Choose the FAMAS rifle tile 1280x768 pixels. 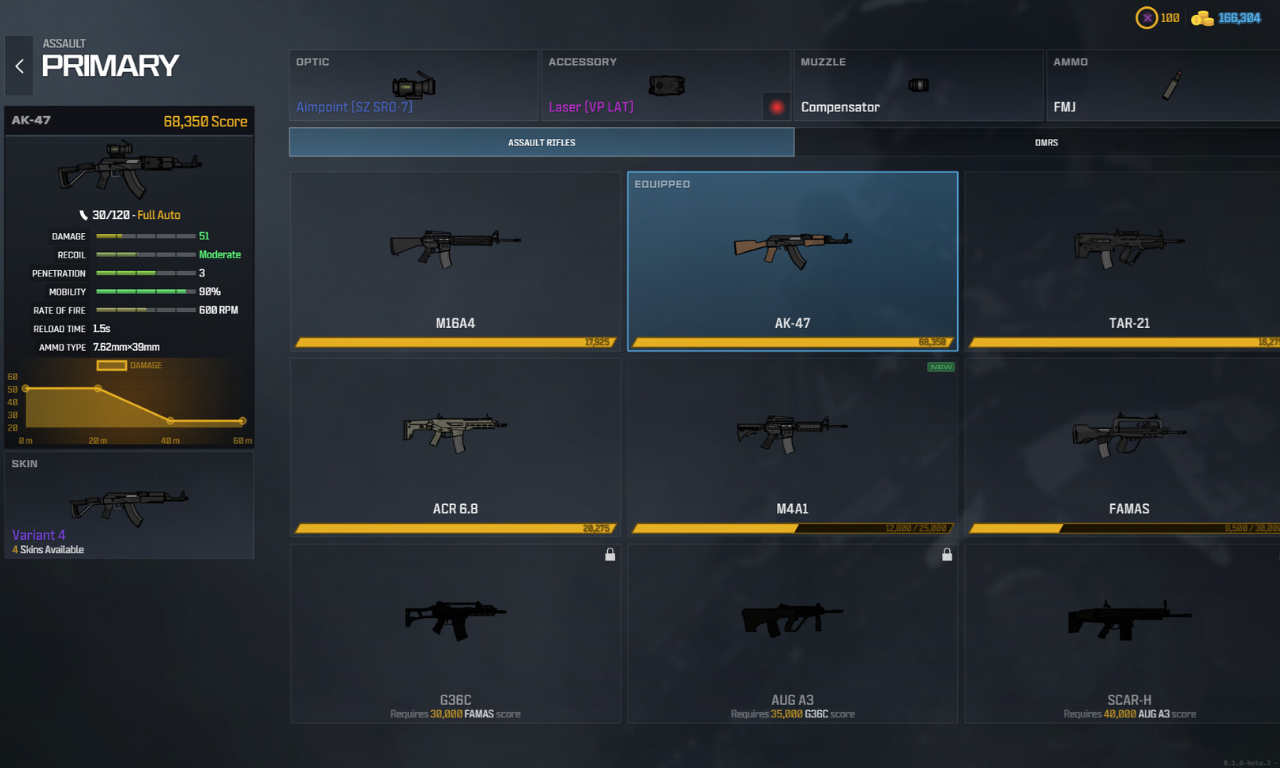[1122, 446]
